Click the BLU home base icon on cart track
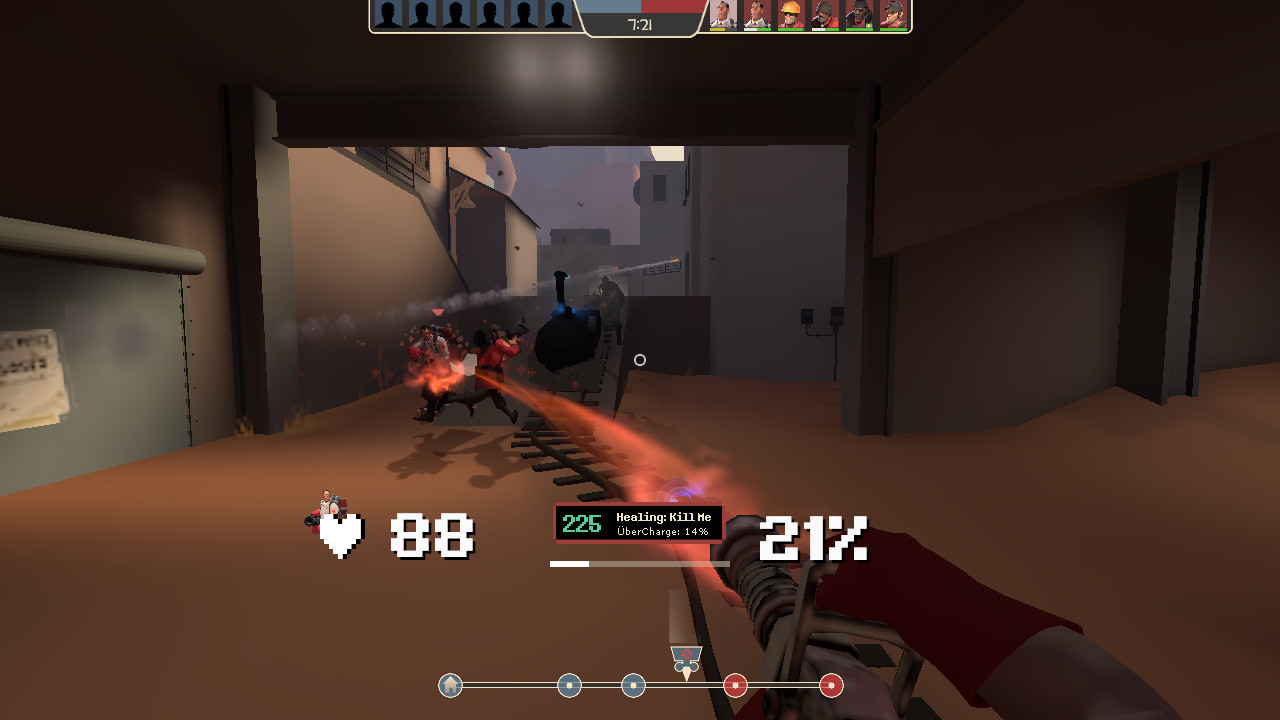This screenshot has width=1280, height=720. pos(450,687)
